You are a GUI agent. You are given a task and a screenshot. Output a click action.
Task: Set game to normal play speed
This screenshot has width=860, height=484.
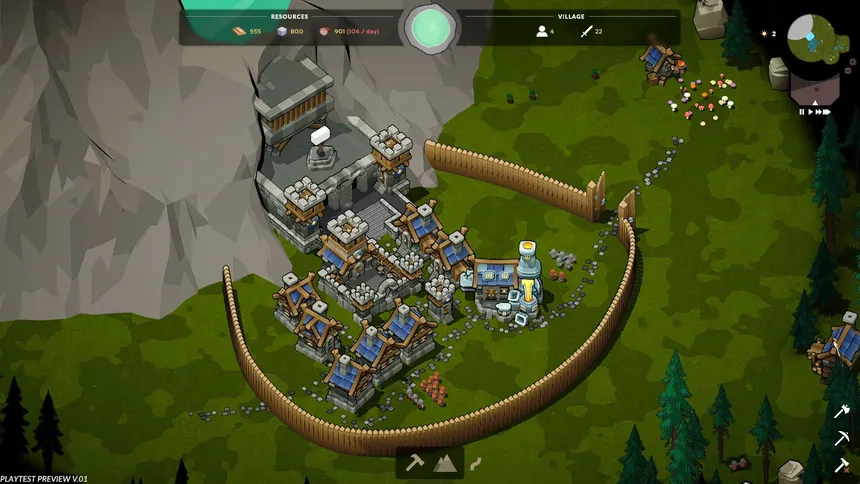point(810,112)
